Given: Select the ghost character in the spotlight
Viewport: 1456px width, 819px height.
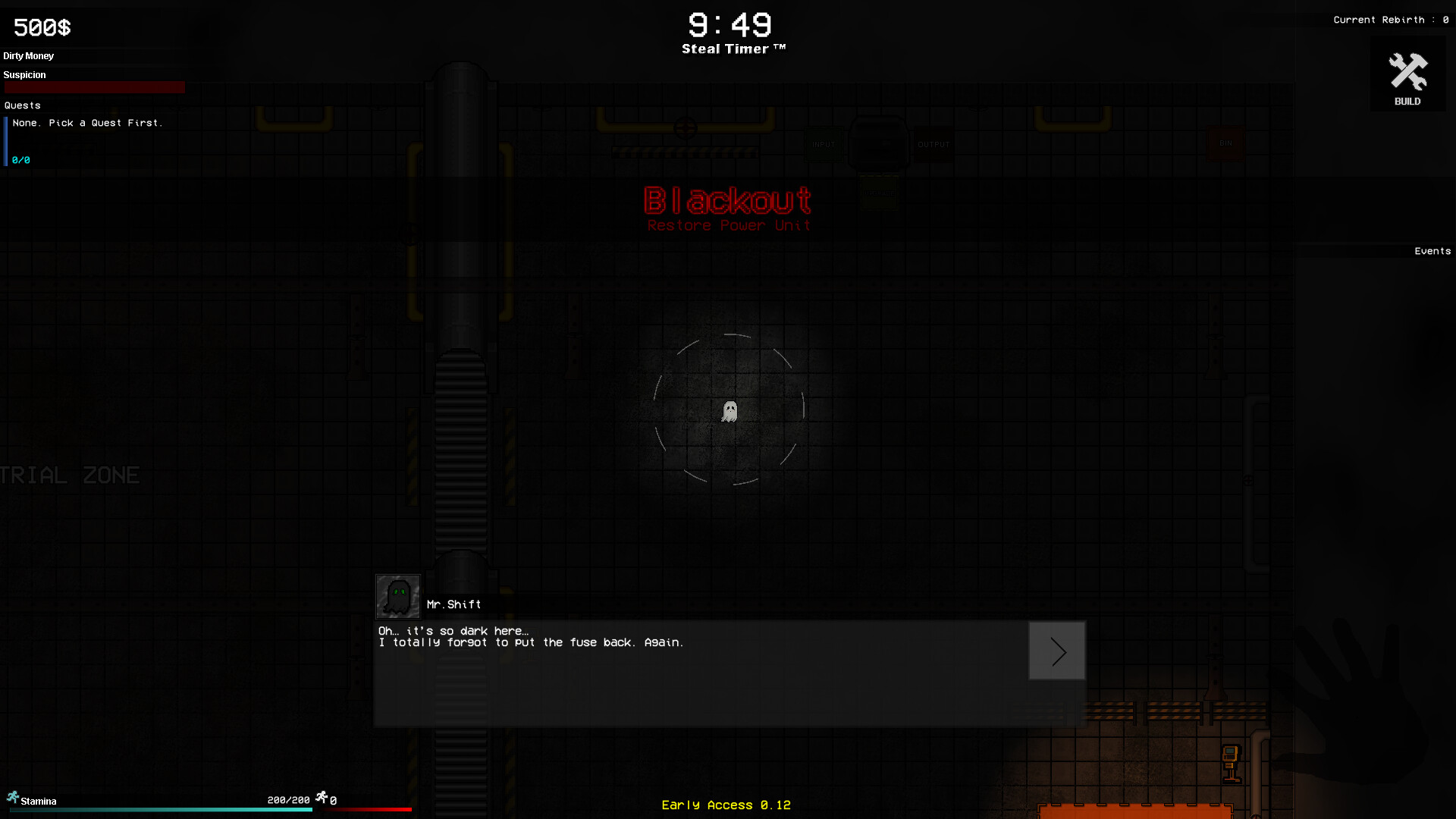Looking at the screenshot, I should point(729,410).
